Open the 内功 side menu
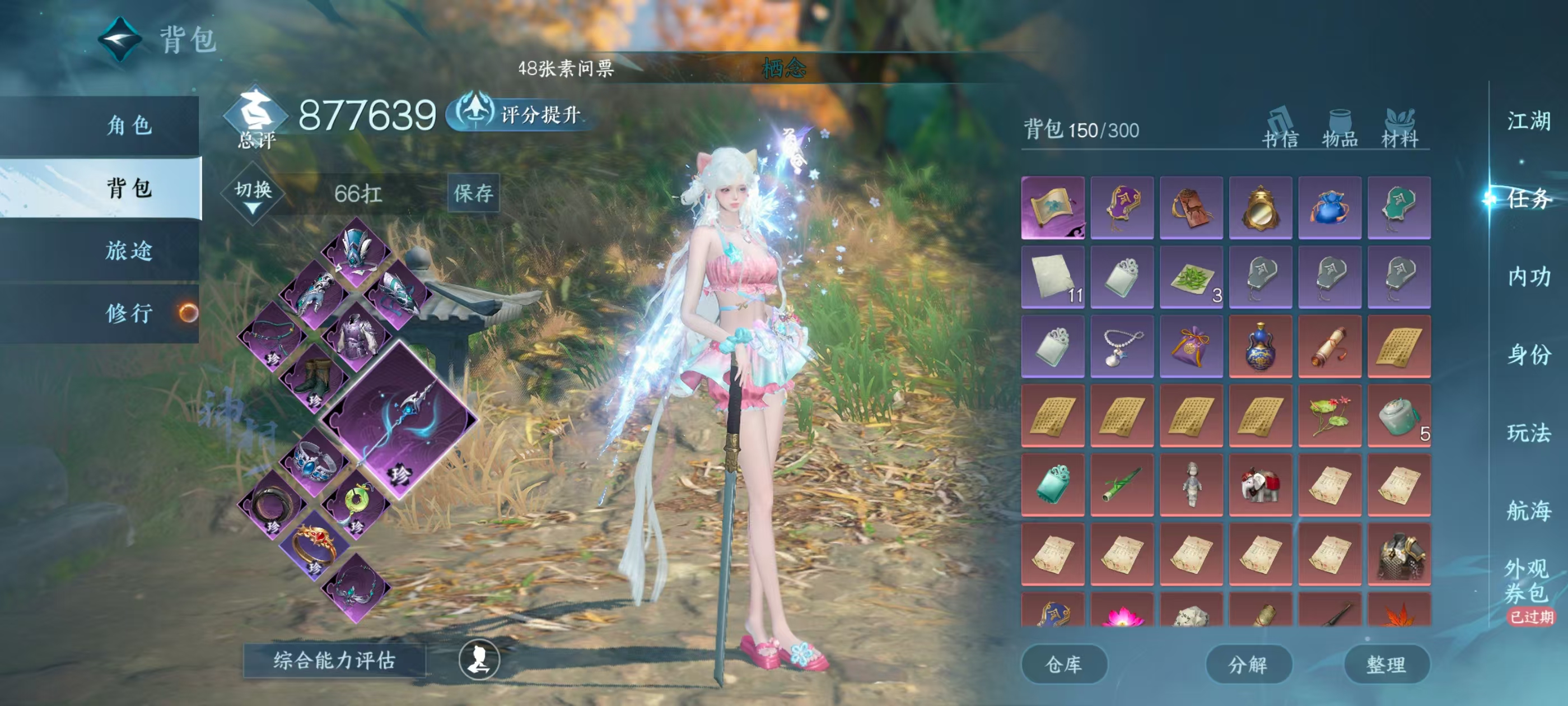The image size is (1568, 706). (x=1528, y=277)
